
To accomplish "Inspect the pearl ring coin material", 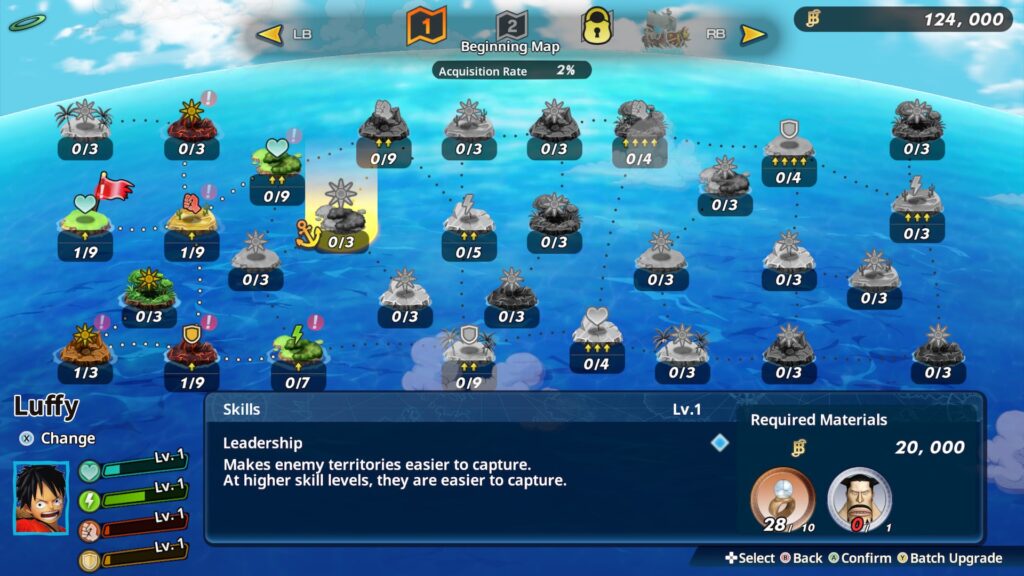I will point(781,498).
